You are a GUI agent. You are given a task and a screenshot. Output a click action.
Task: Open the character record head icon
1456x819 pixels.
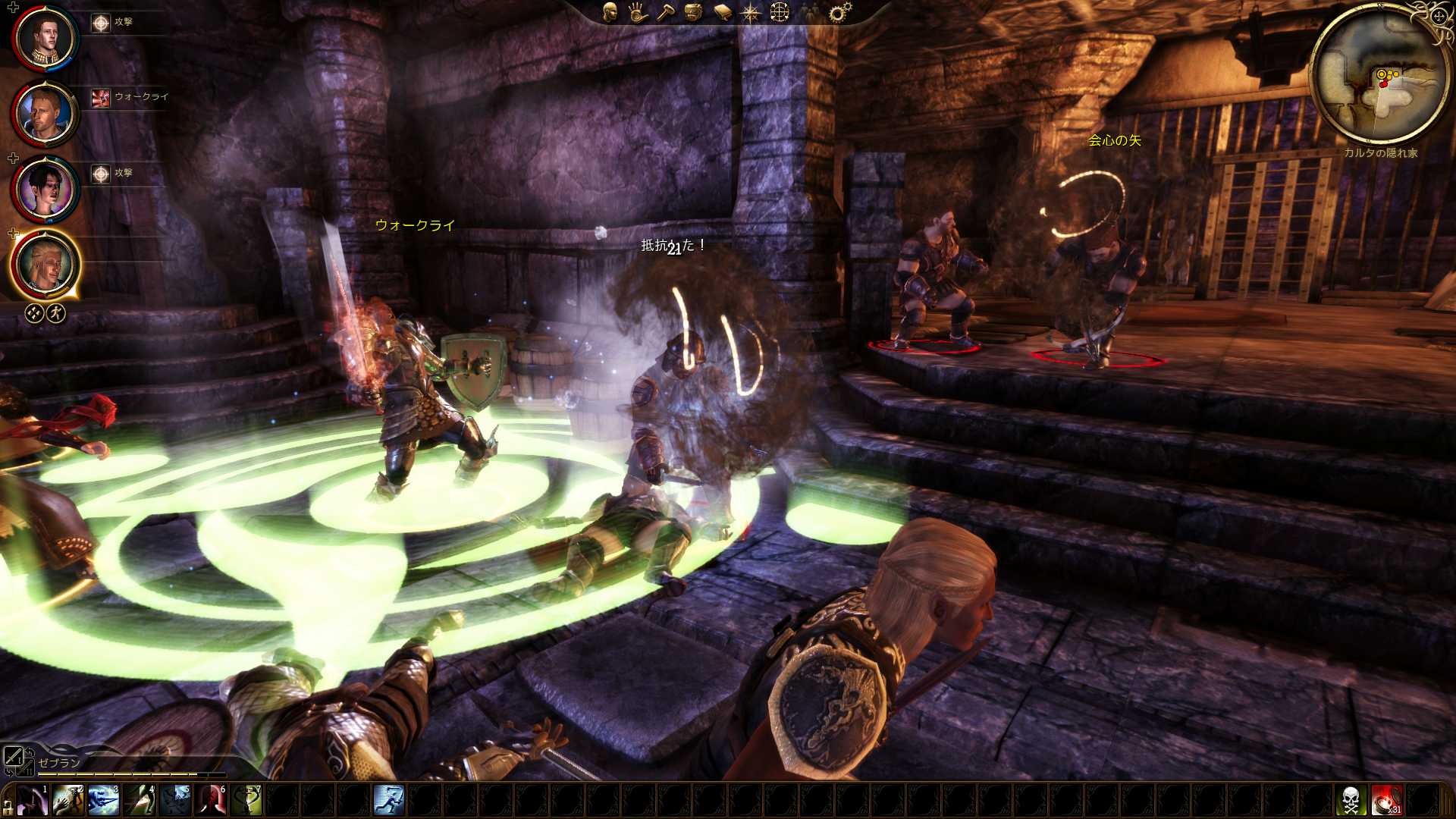[x=610, y=12]
